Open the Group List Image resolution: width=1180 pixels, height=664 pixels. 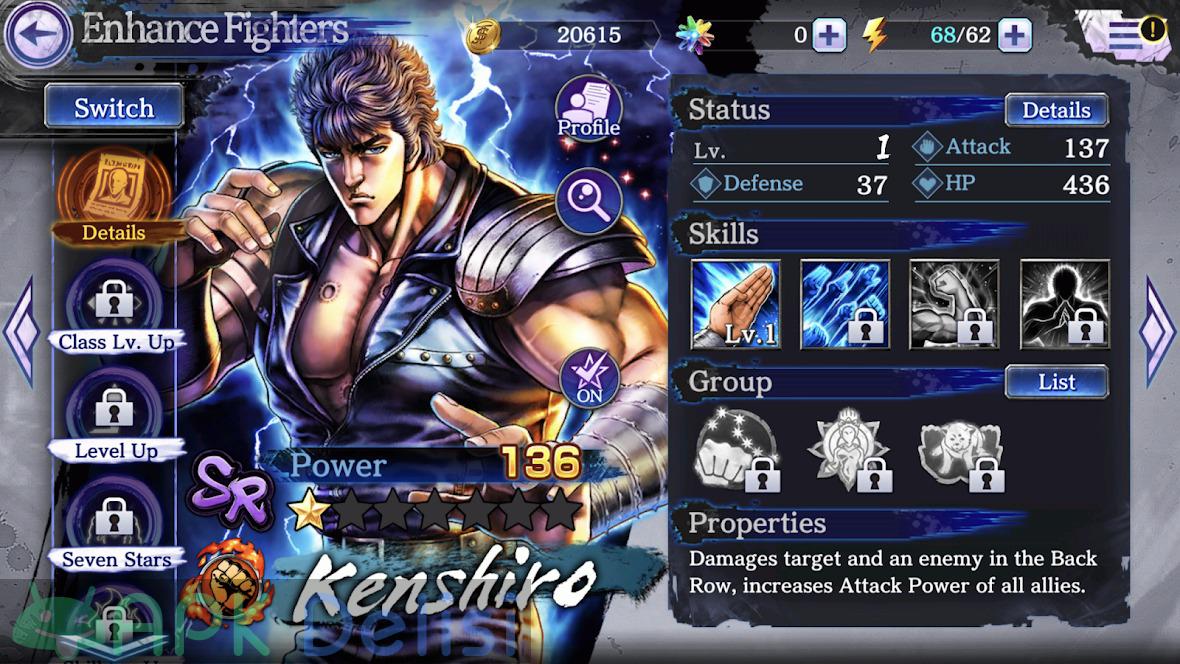click(1056, 382)
